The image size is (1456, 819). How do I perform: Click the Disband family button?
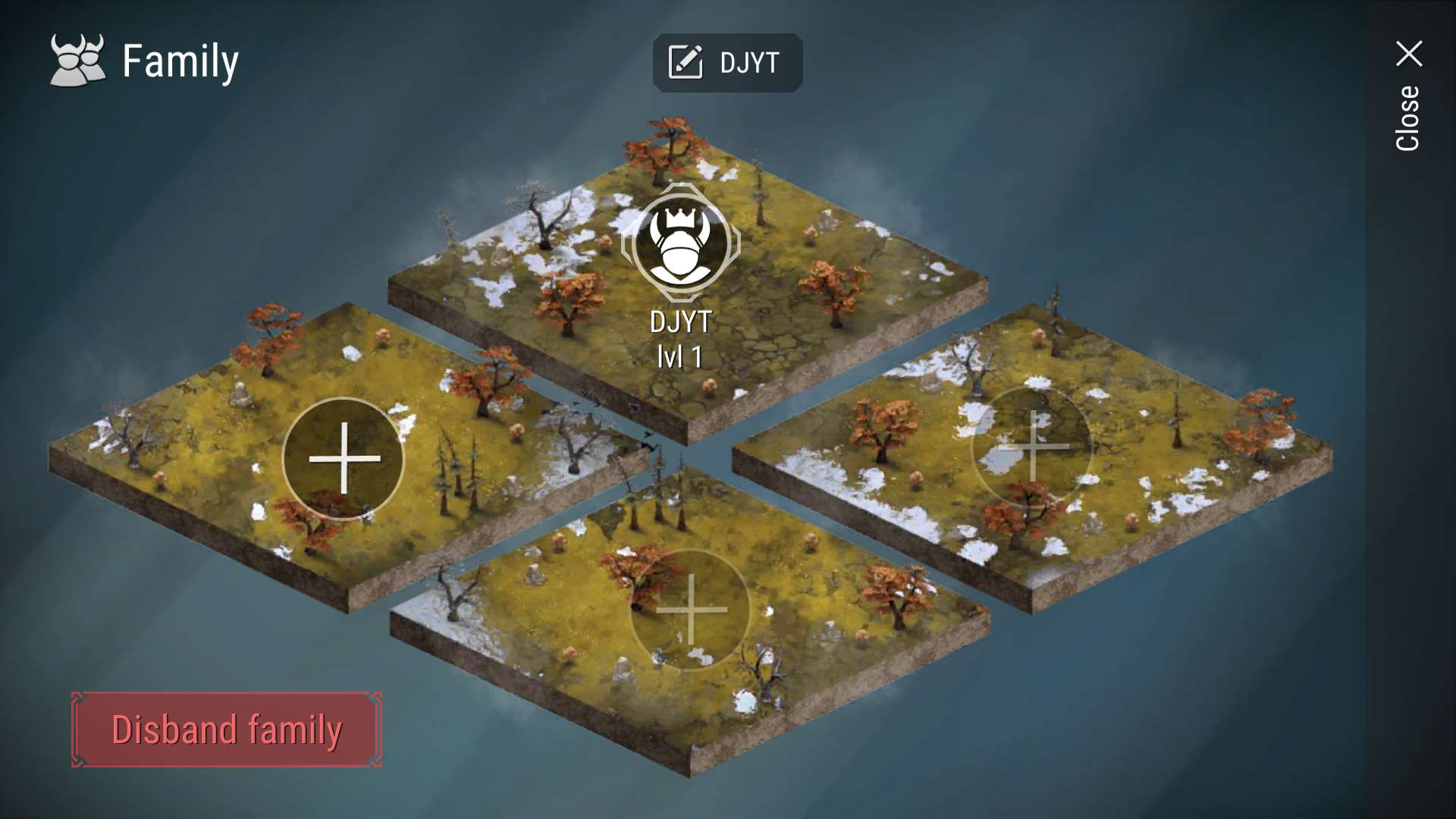click(x=227, y=730)
